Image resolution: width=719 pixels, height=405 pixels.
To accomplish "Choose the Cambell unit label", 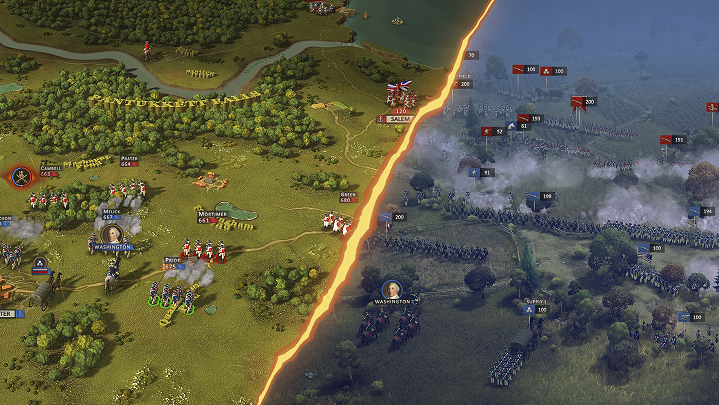I will [x=50, y=169].
